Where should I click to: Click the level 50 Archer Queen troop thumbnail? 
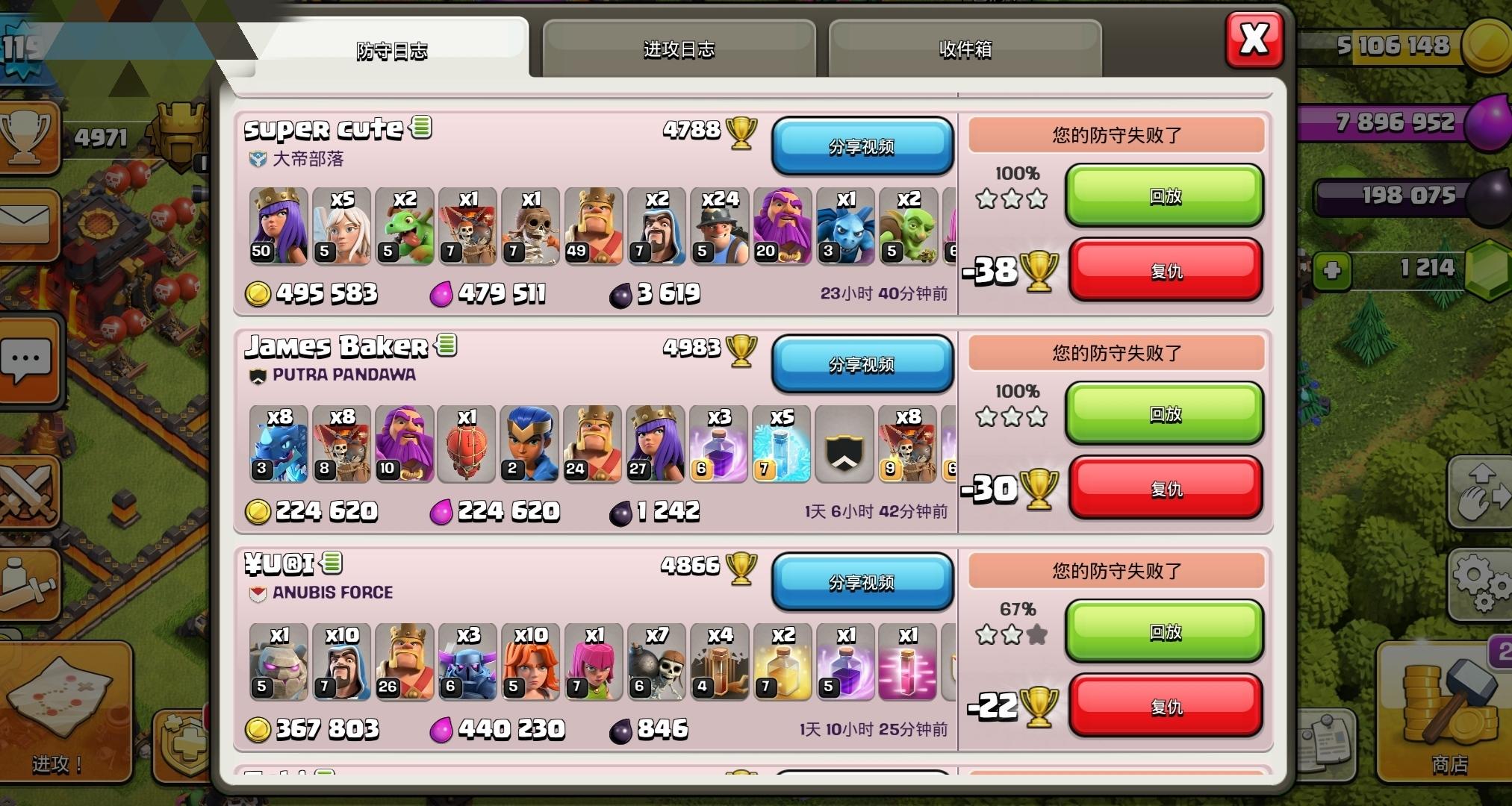tap(277, 225)
